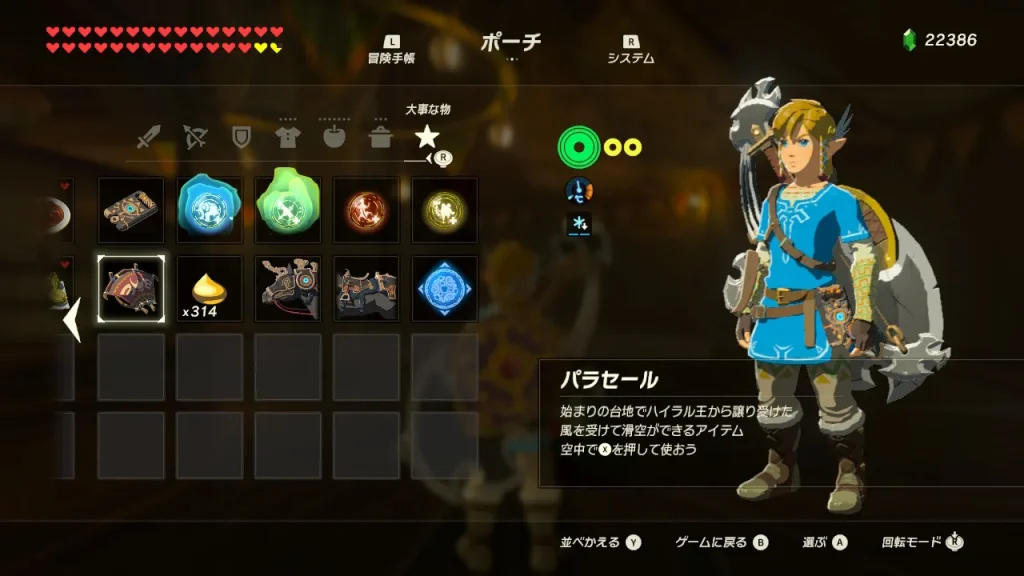The image size is (1024, 576).
Task: Open the システム system page
Action: pyautogui.click(x=631, y=50)
